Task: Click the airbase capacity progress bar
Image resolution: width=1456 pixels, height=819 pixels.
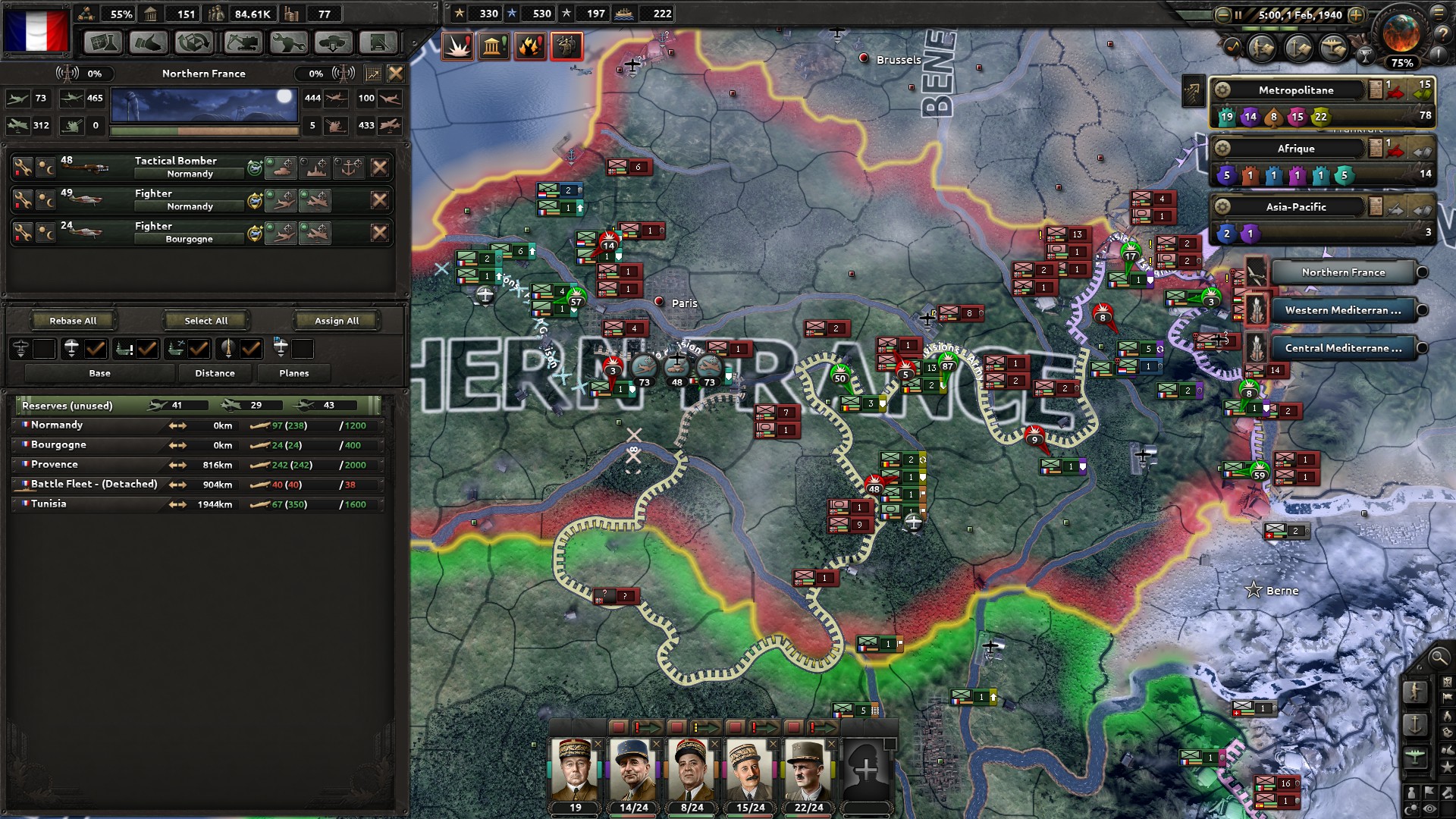Action: tap(201, 130)
